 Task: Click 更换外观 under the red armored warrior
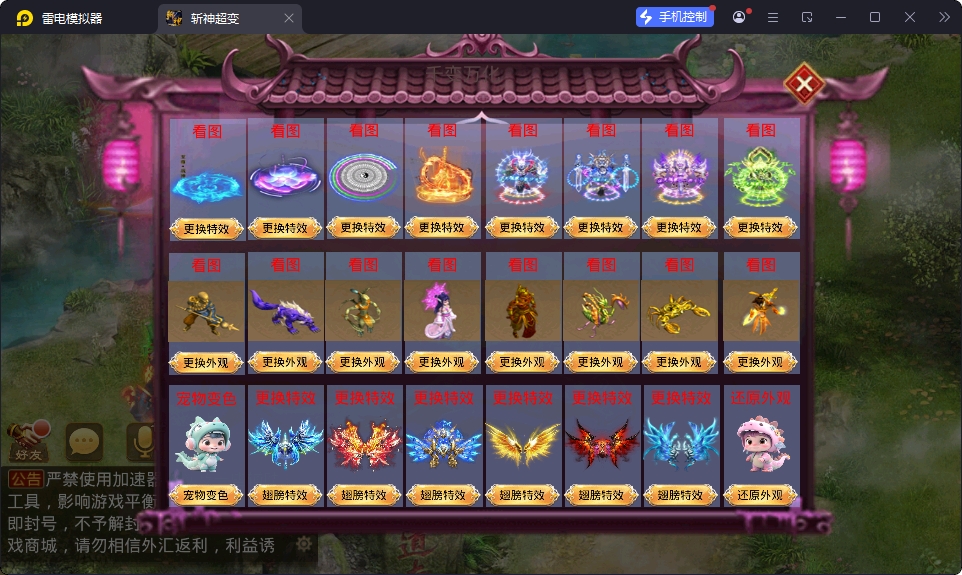[x=522, y=362]
